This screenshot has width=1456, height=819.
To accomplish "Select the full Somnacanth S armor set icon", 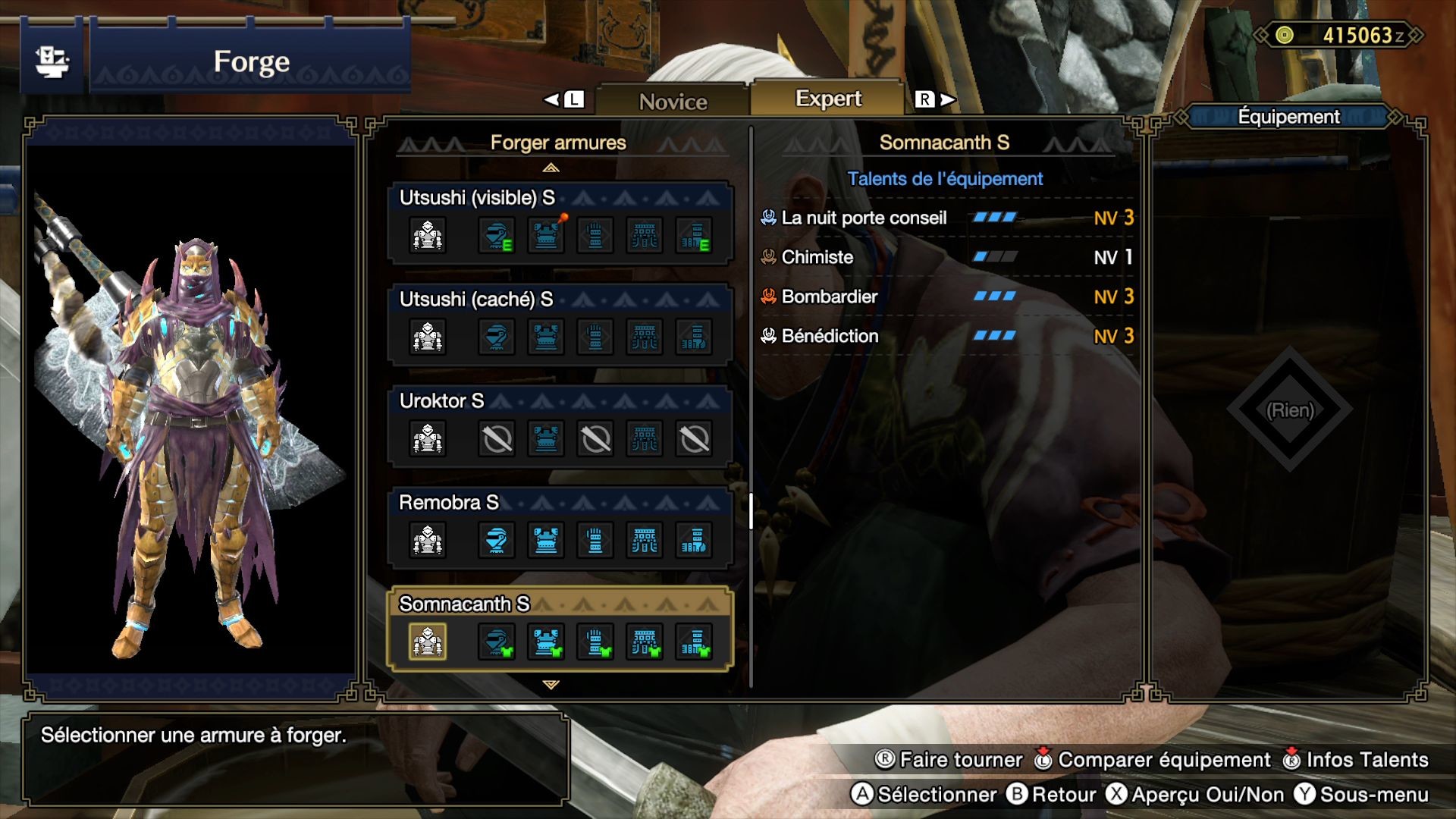I will [x=427, y=641].
